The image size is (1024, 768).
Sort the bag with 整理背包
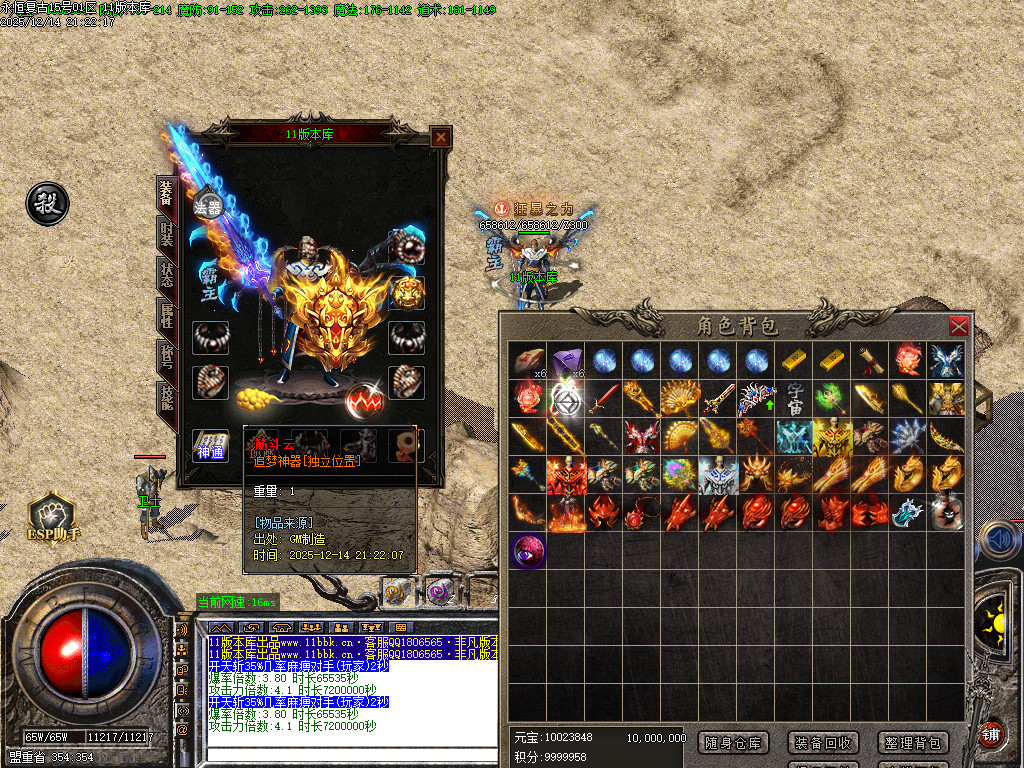(x=912, y=742)
